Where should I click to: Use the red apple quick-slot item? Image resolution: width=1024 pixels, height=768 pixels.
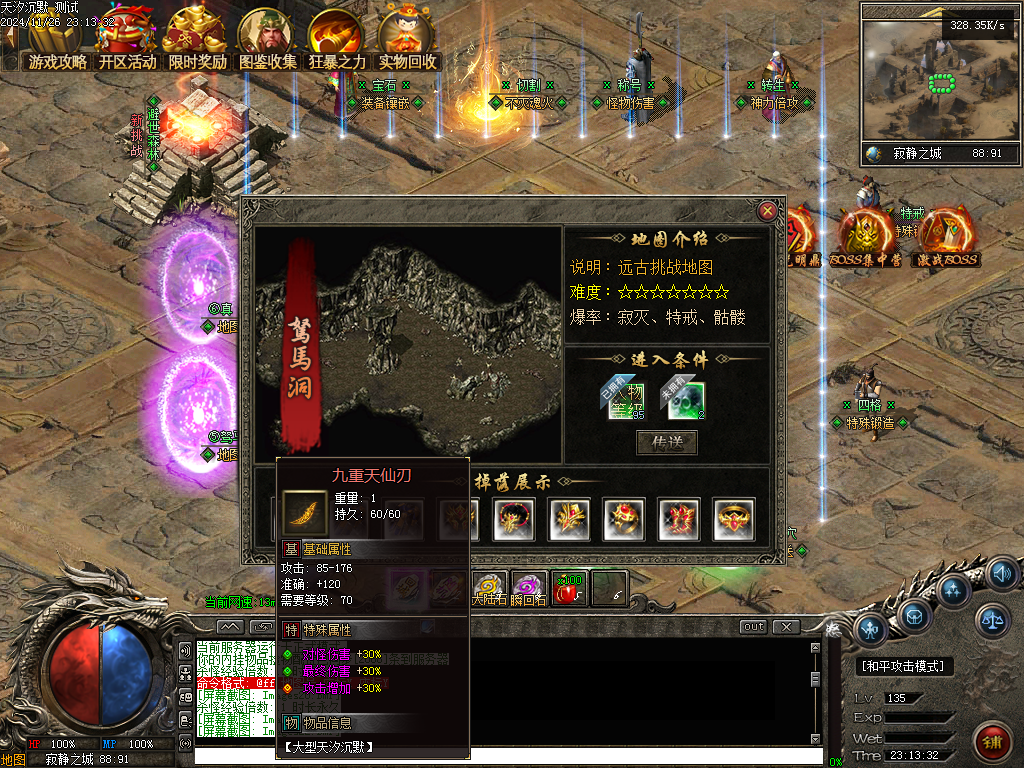(569, 588)
